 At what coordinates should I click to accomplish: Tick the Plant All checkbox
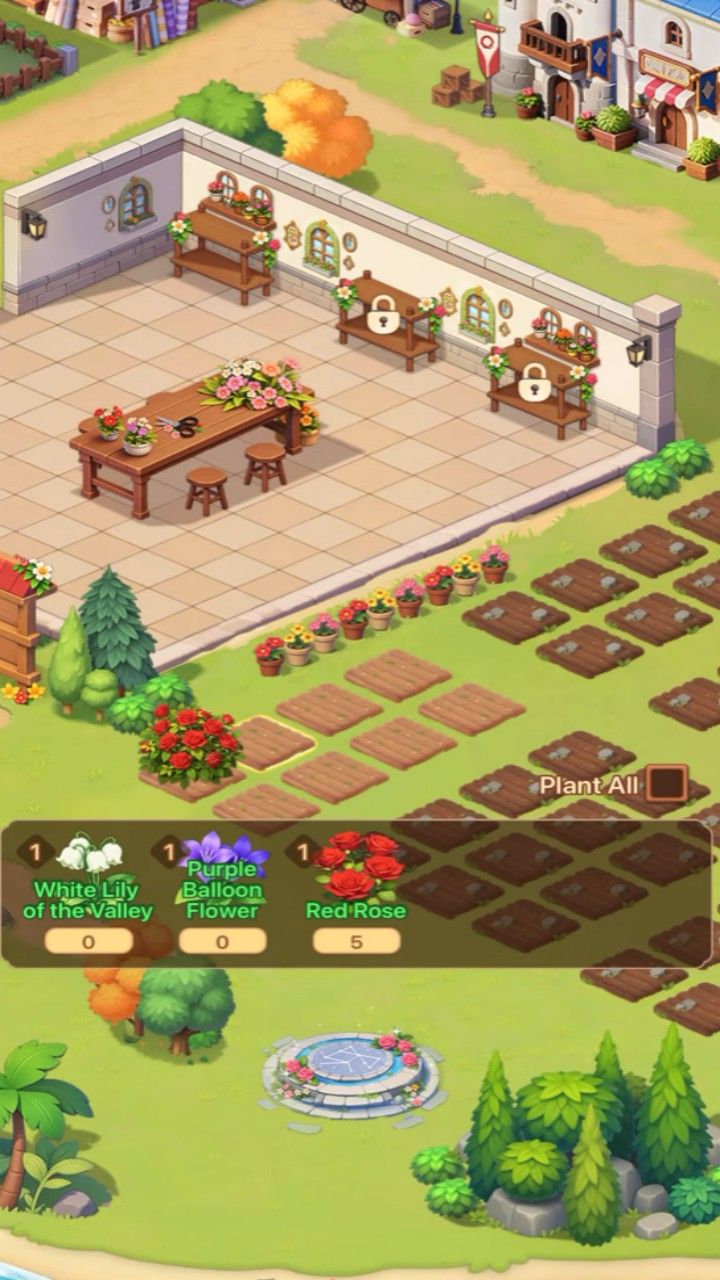[666, 783]
